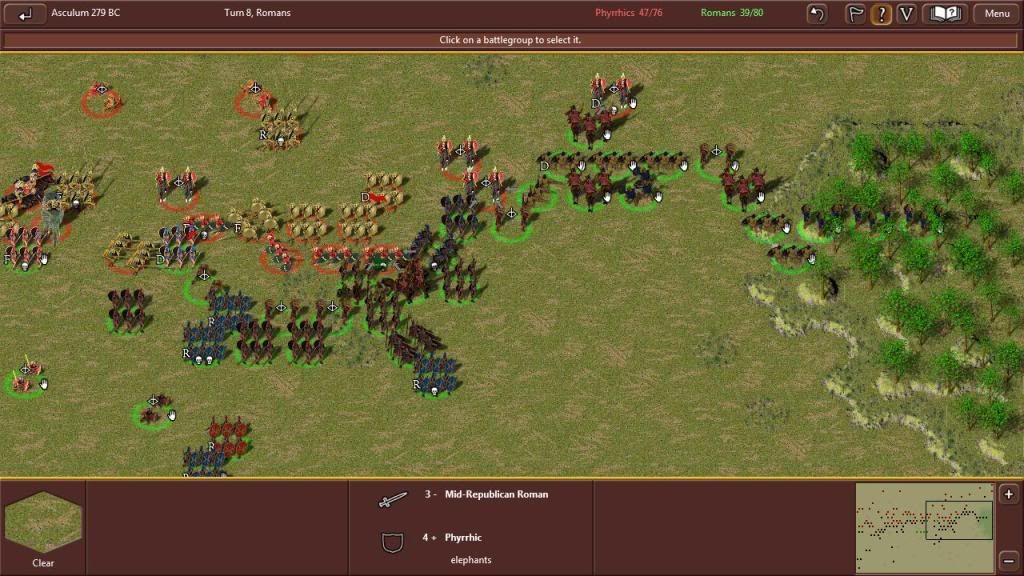
Task: Zoom out with the minus button
Action: (x=1009, y=560)
